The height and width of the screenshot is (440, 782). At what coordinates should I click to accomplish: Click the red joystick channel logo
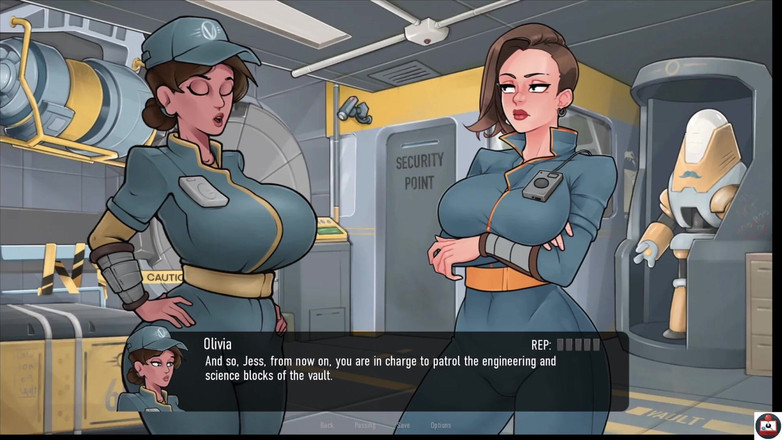point(767,424)
